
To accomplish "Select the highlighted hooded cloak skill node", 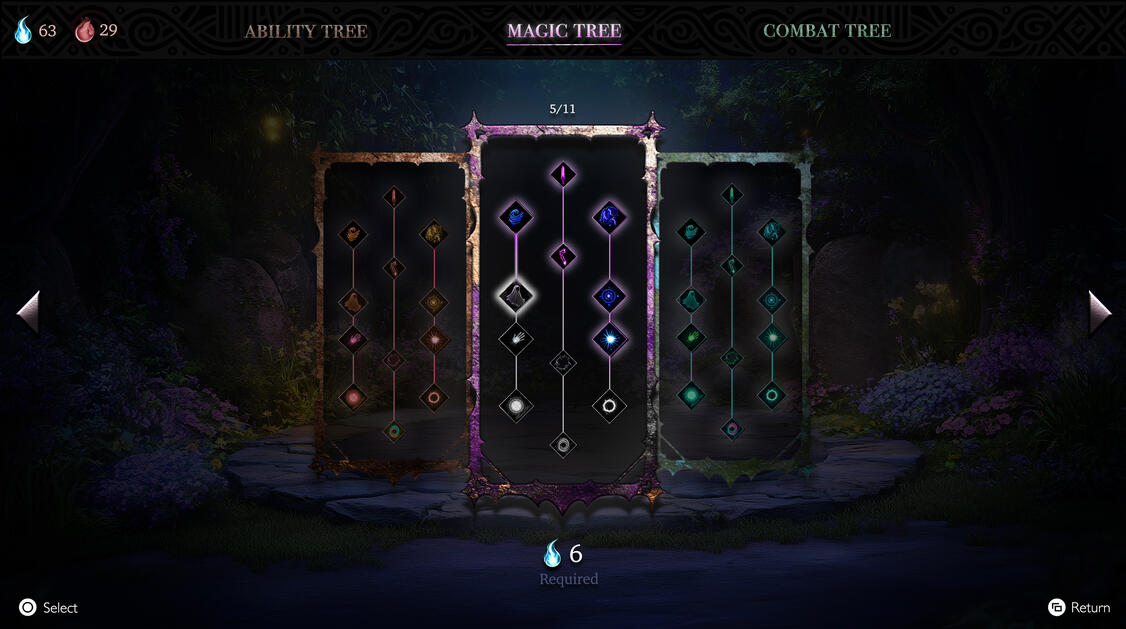I will [516, 294].
